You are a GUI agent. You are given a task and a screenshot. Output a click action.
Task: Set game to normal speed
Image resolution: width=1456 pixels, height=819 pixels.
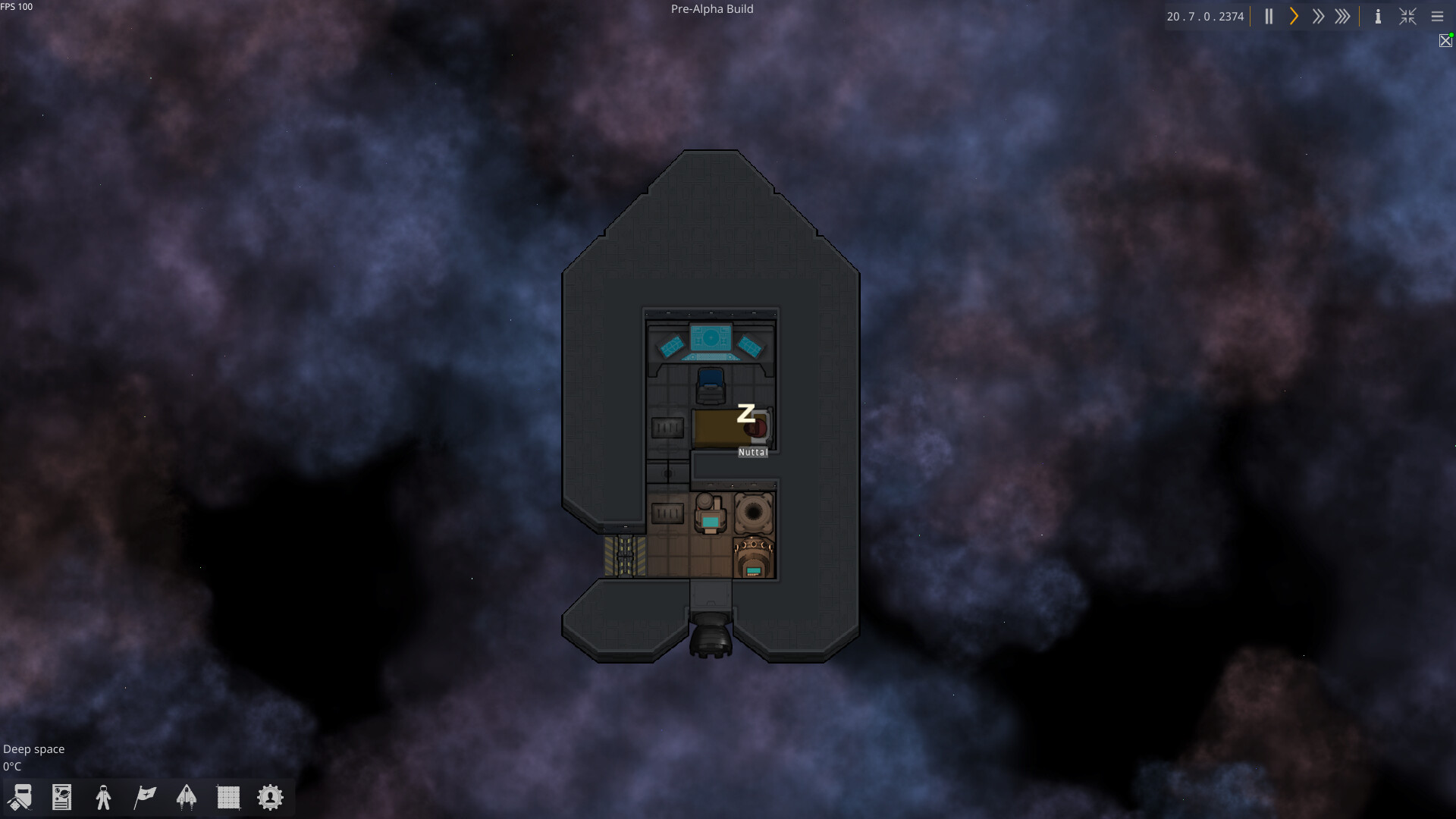1293,16
